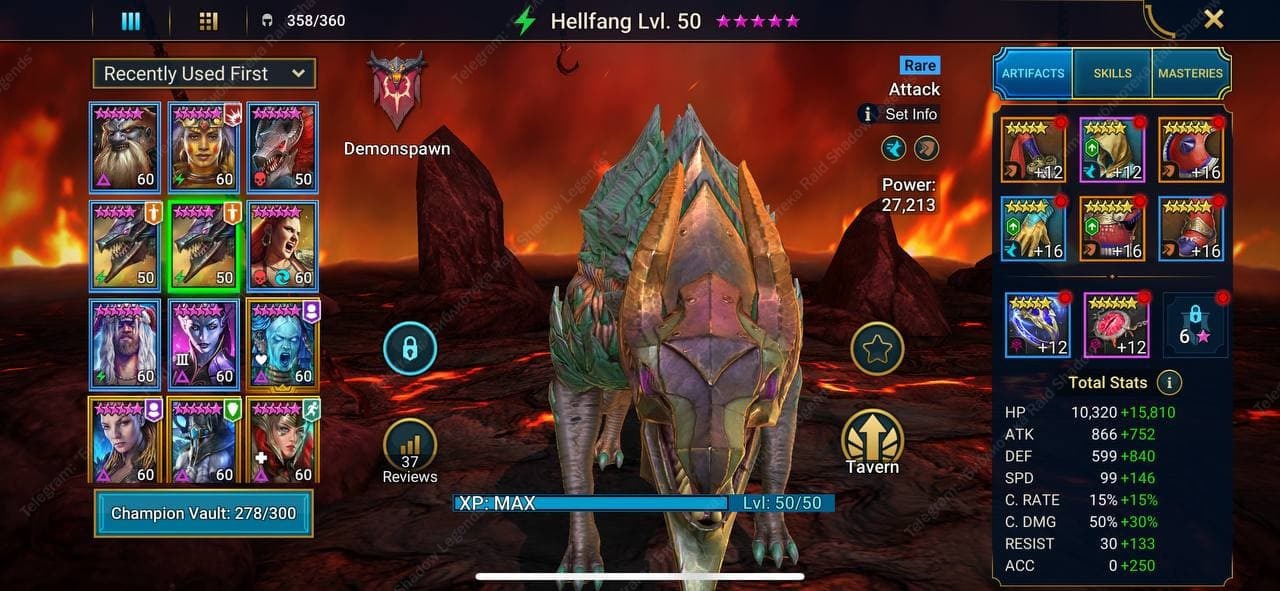Toggle the champion lock button

409,348
